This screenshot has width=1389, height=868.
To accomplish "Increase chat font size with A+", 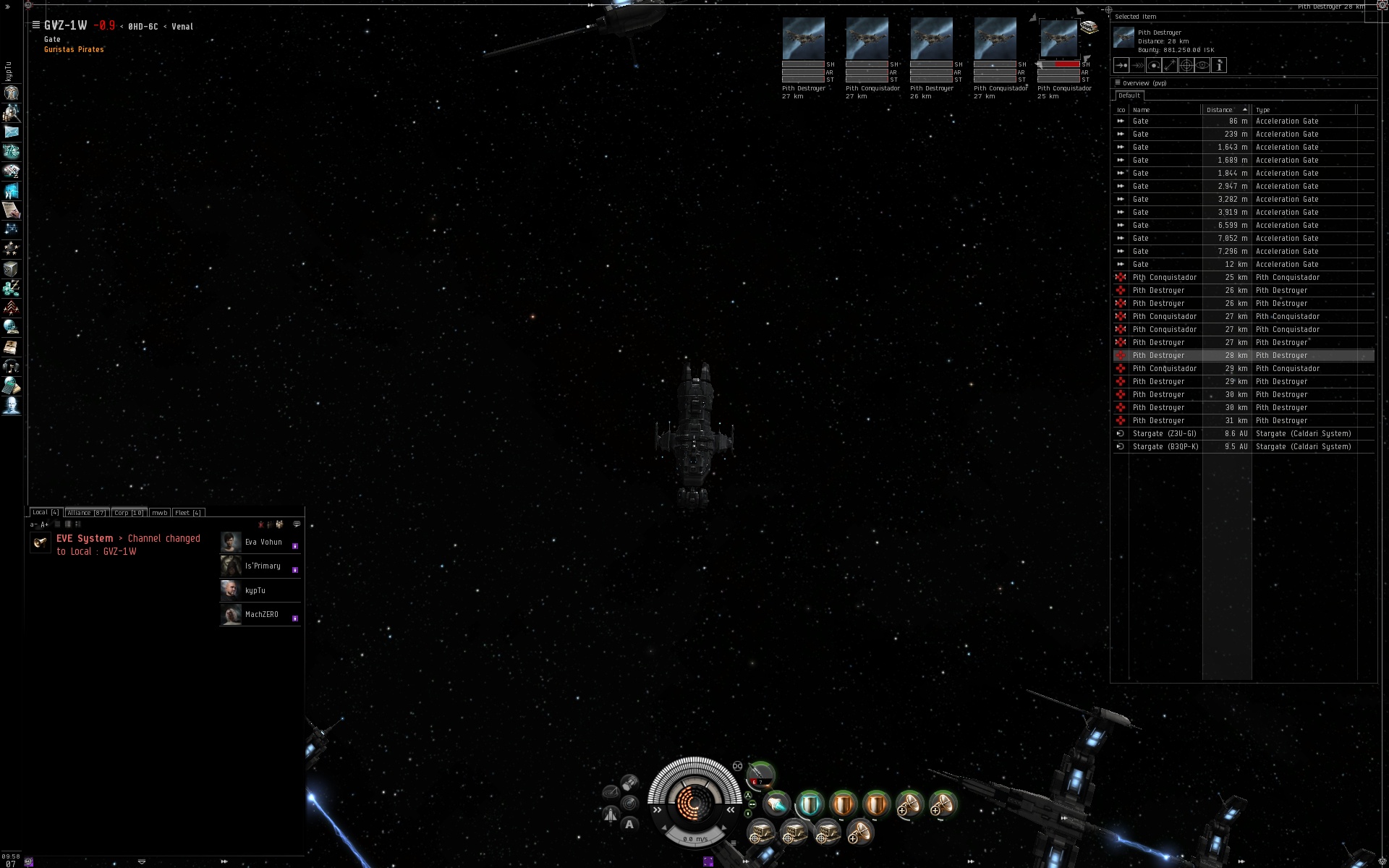I will tap(45, 524).
